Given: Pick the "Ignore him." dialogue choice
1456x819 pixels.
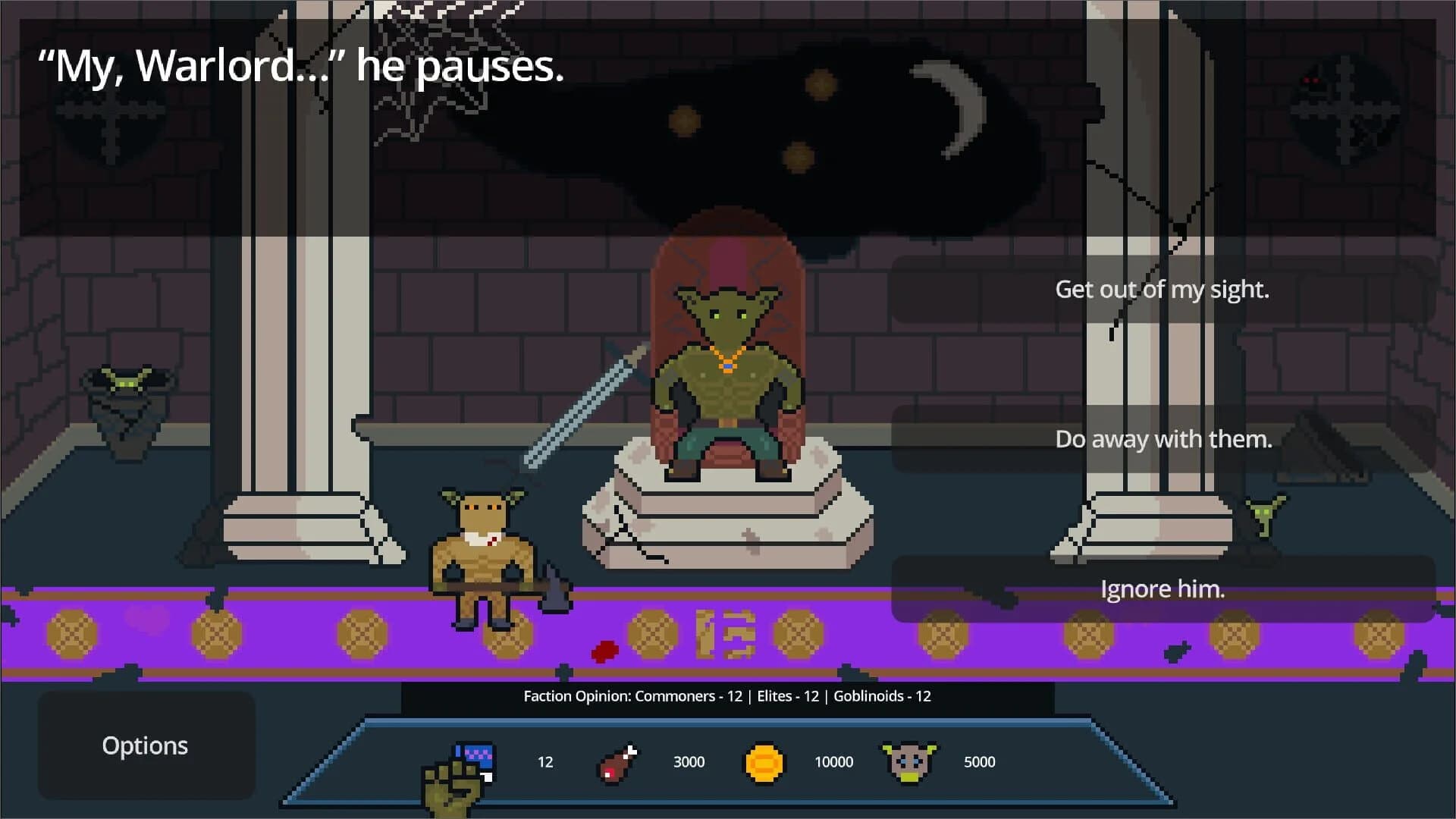Looking at the screenshot, I should click(x=1162, y=588).
